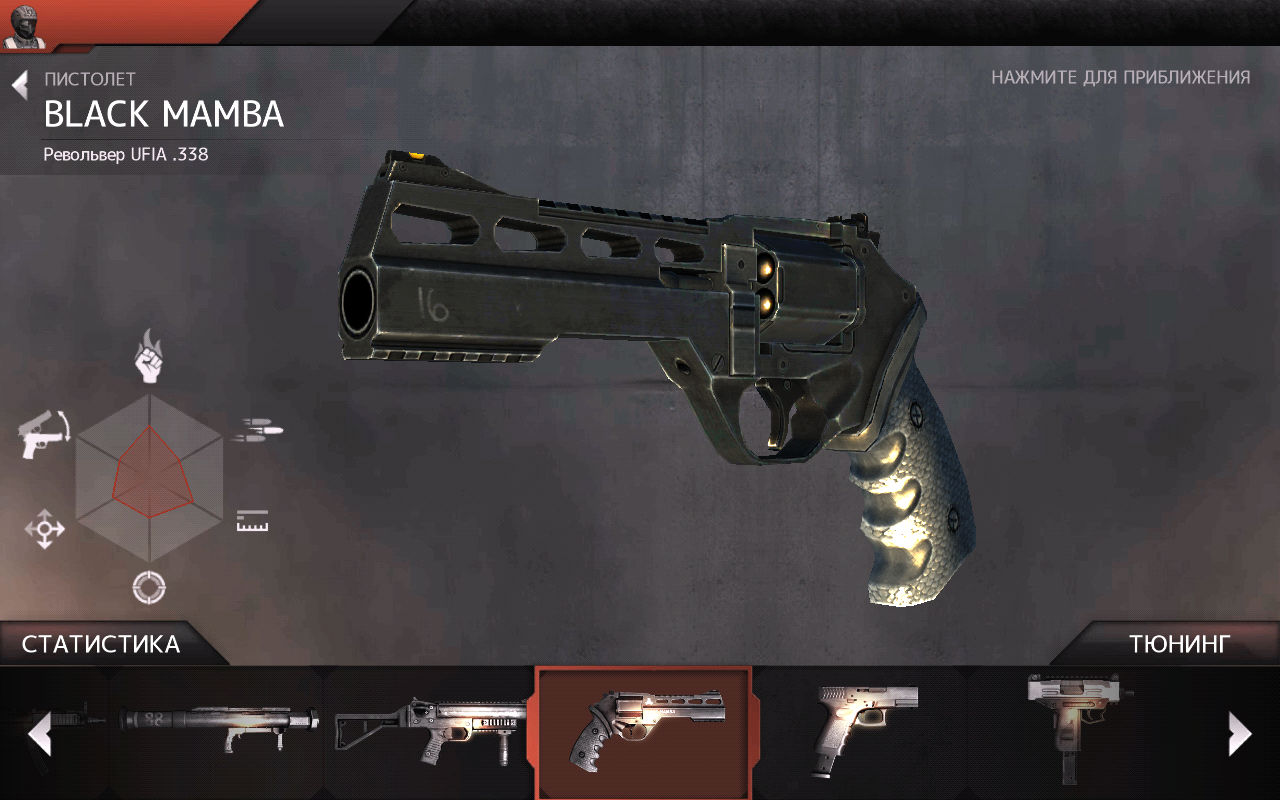Go back using the arrow beside Пистолет
The width and height of the screenshot is (1280, 800).
pyautogui.click(x=20, y=86)
